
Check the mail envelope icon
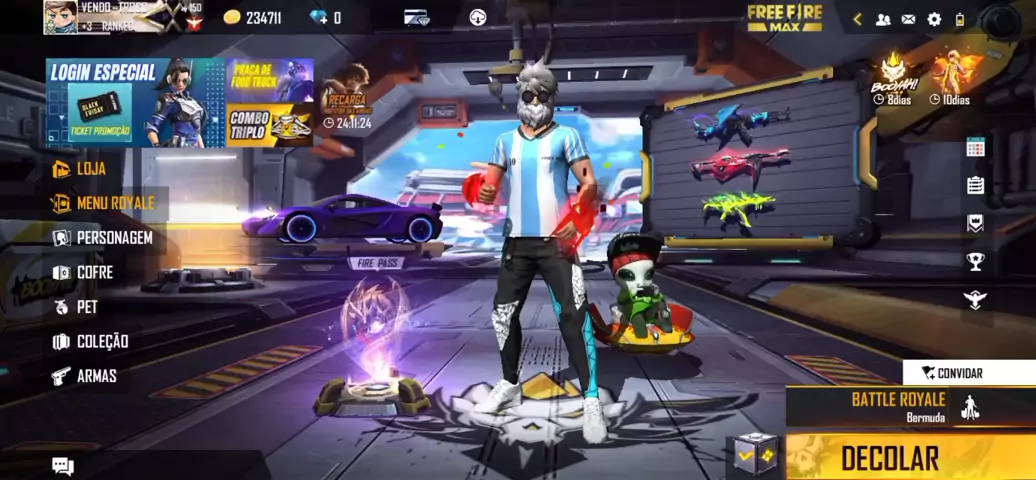[908, 19]
